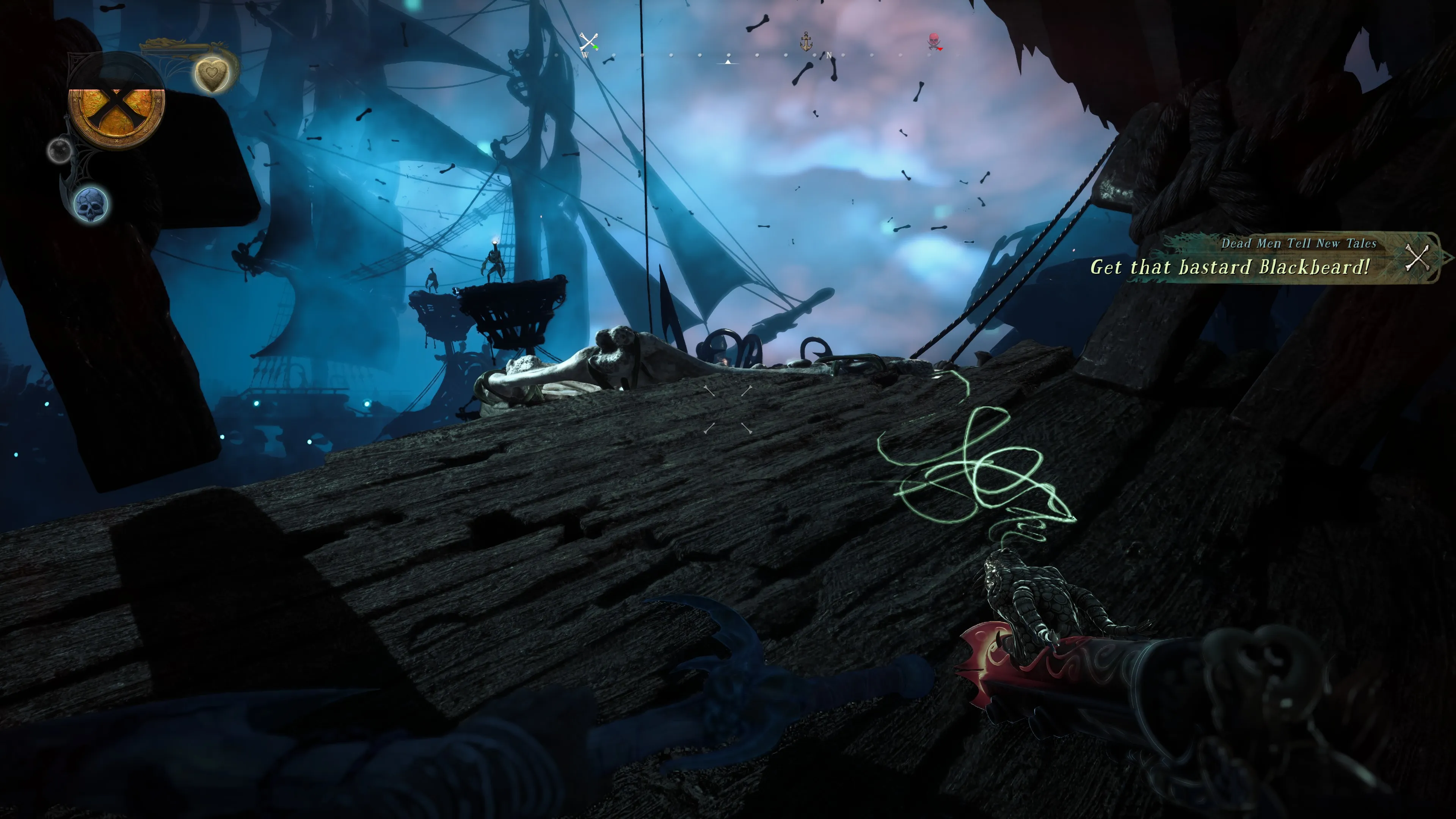Click the small dark orb icon
The image size is (1456, 819).
(59, 150)
